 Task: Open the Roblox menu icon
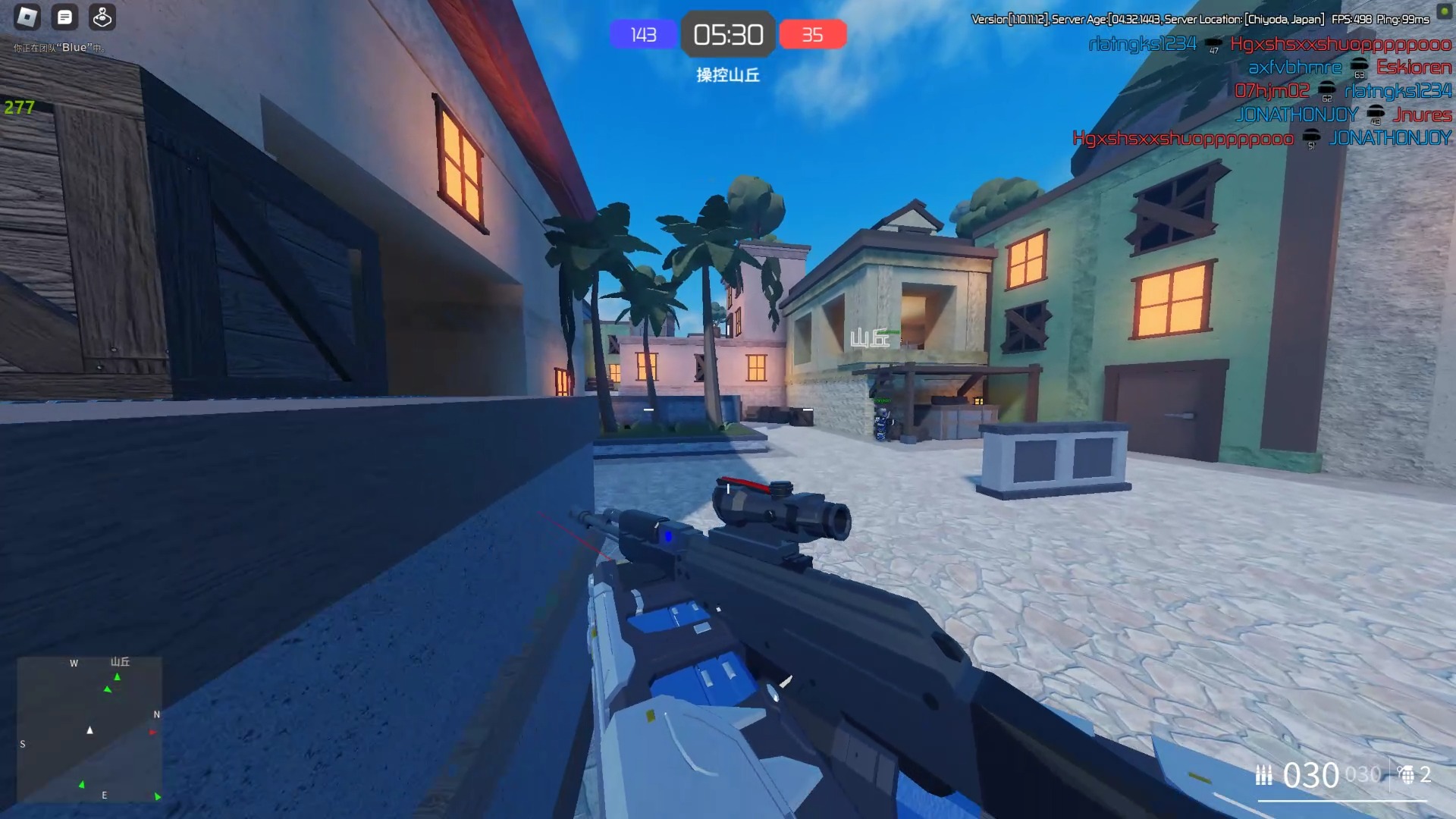[26, 17]
